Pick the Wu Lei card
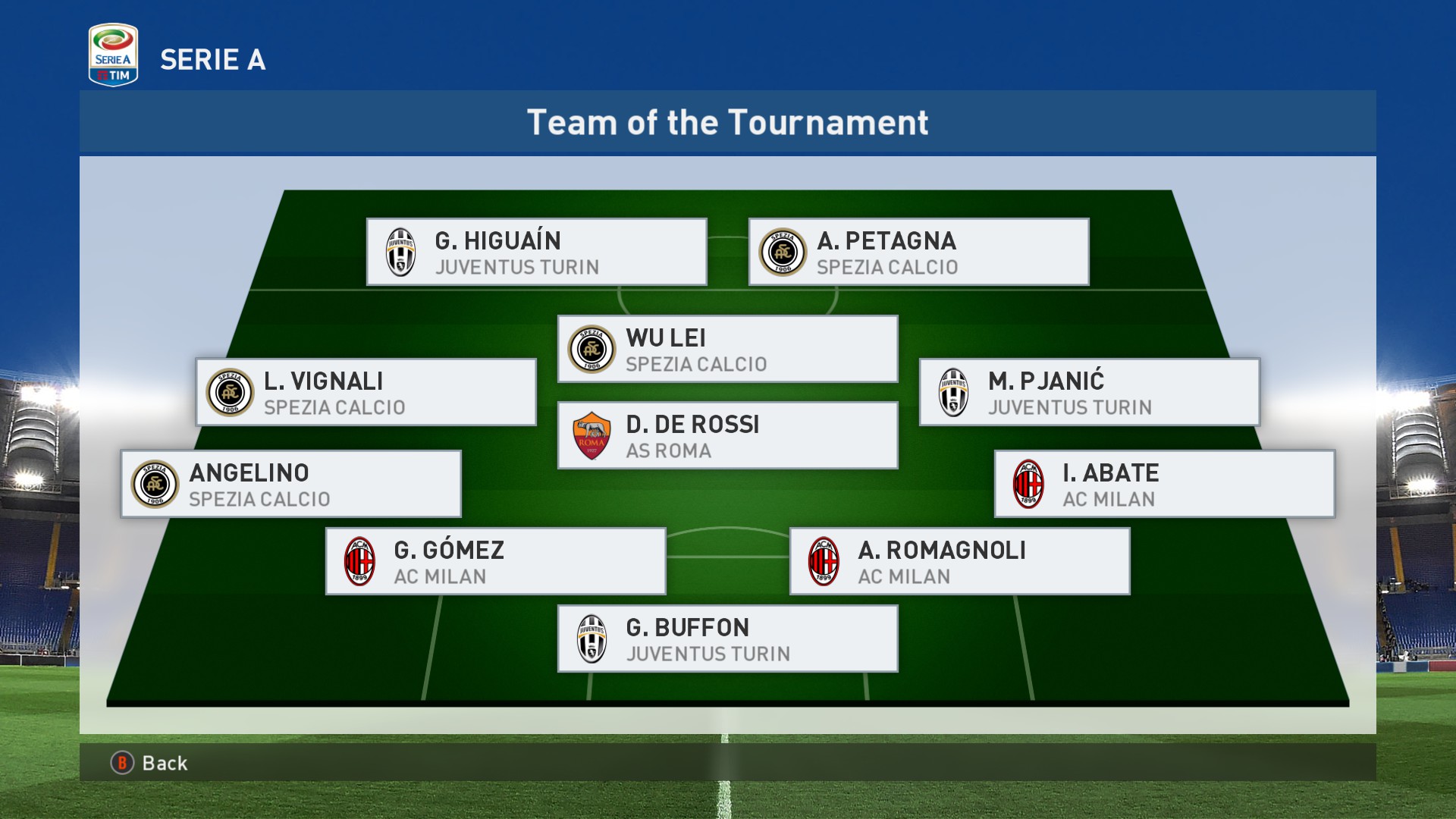 click(727, 350)
